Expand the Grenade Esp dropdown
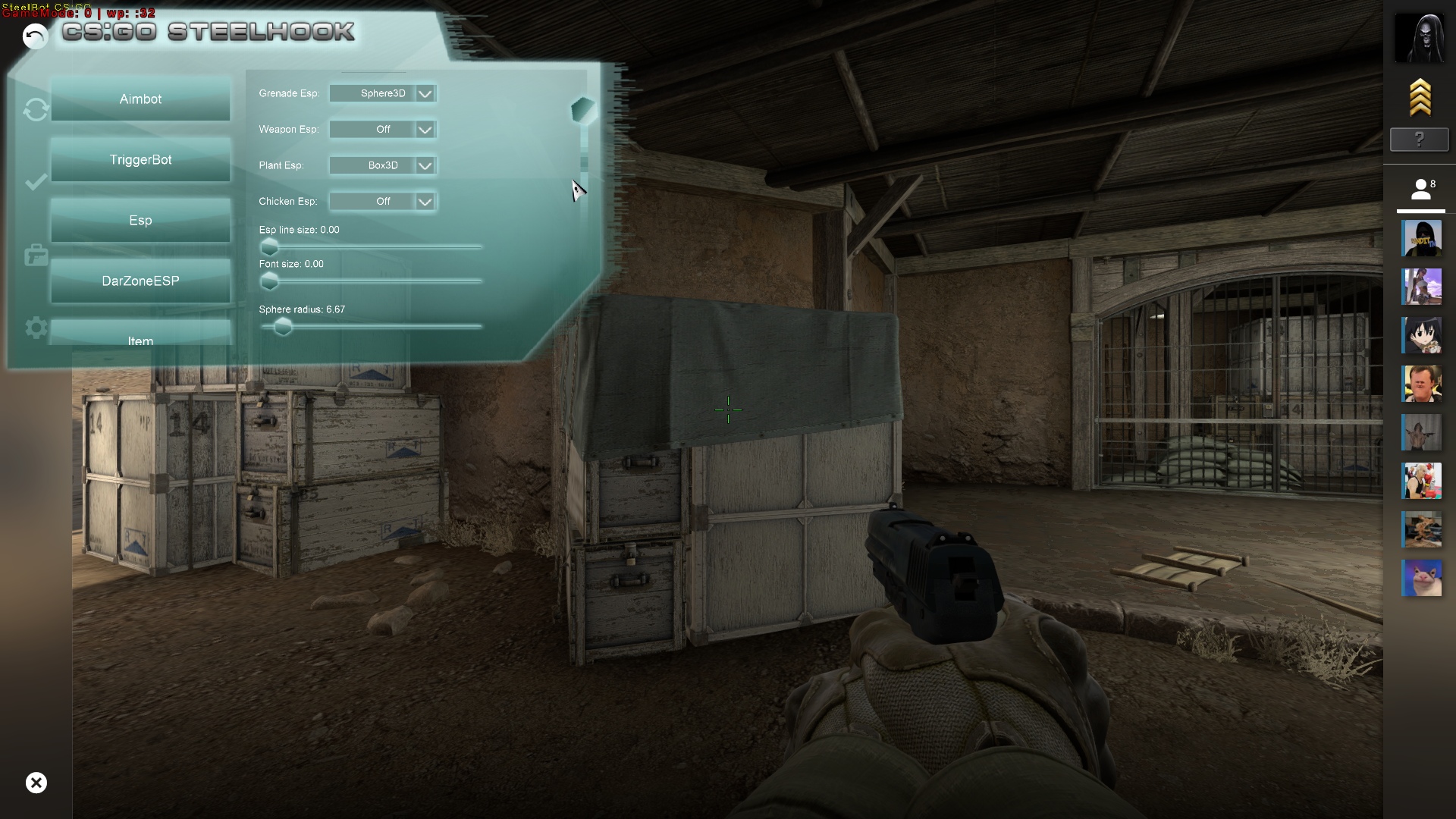This screenshot has width=1456, height=819. click(x=425, y=94)
